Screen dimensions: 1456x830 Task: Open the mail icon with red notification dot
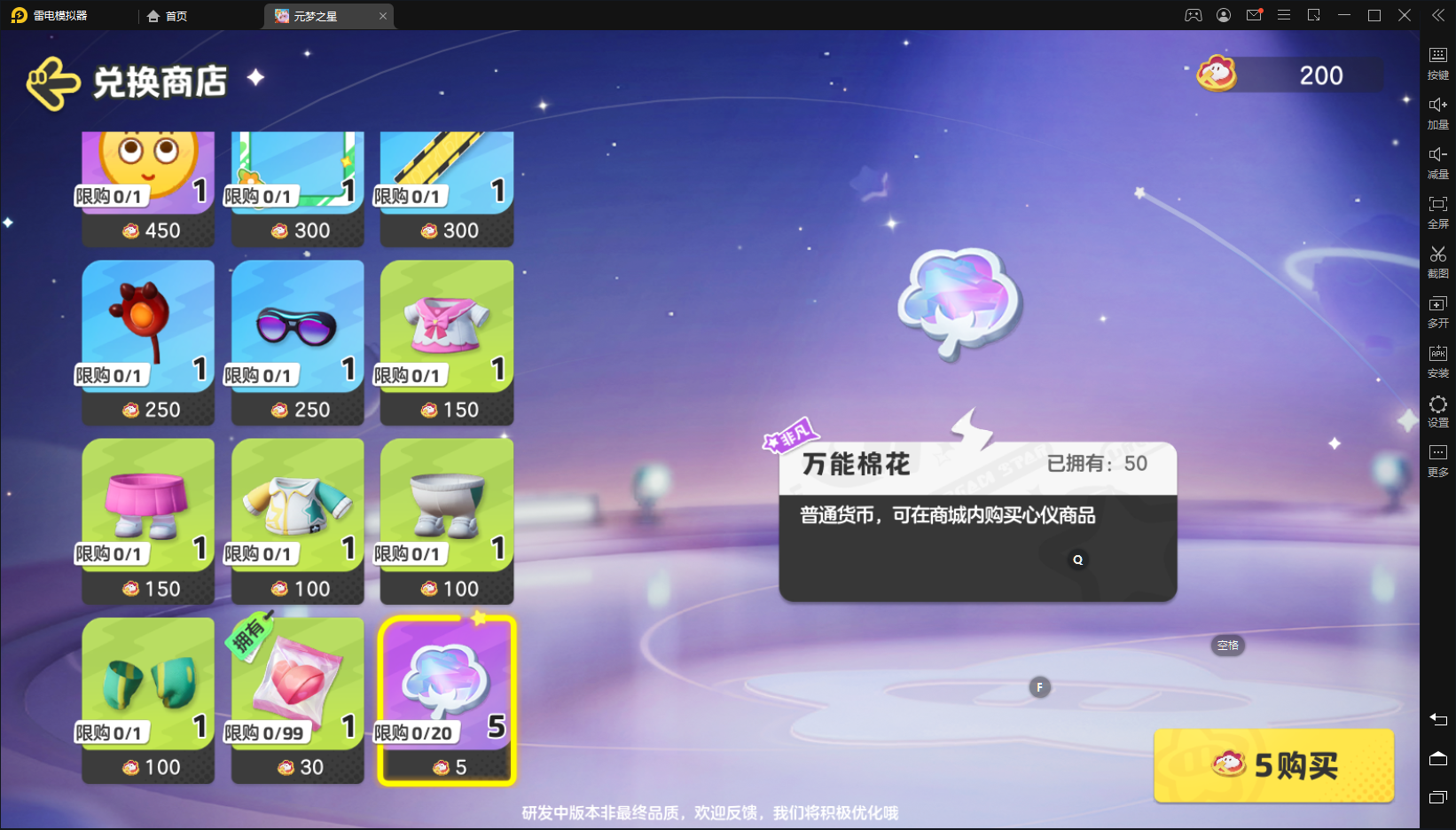(x=1254, y=15)
